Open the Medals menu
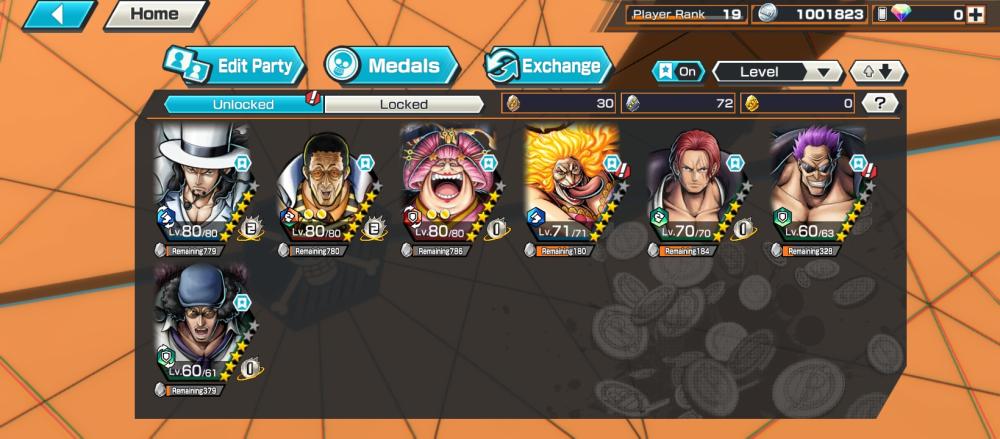Screen dimensions: 1000x439 391,66
